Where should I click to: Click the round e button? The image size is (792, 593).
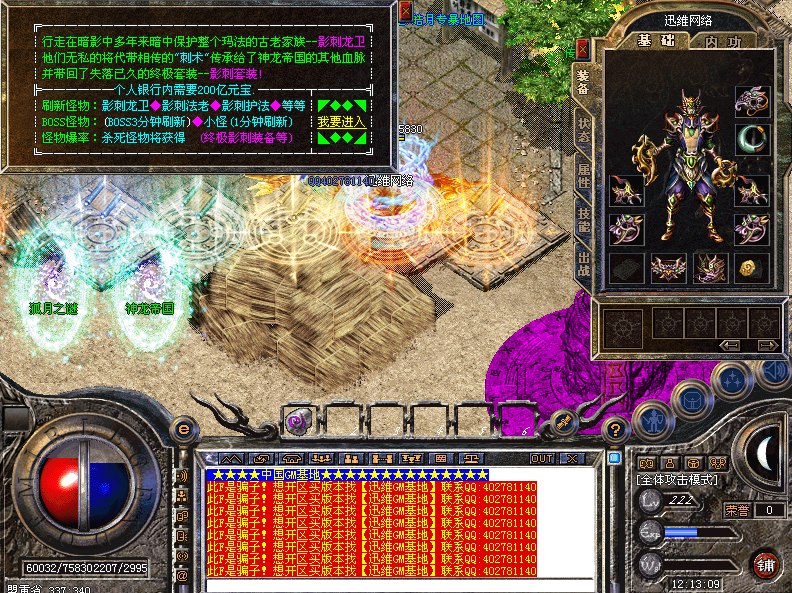point(183,429)
